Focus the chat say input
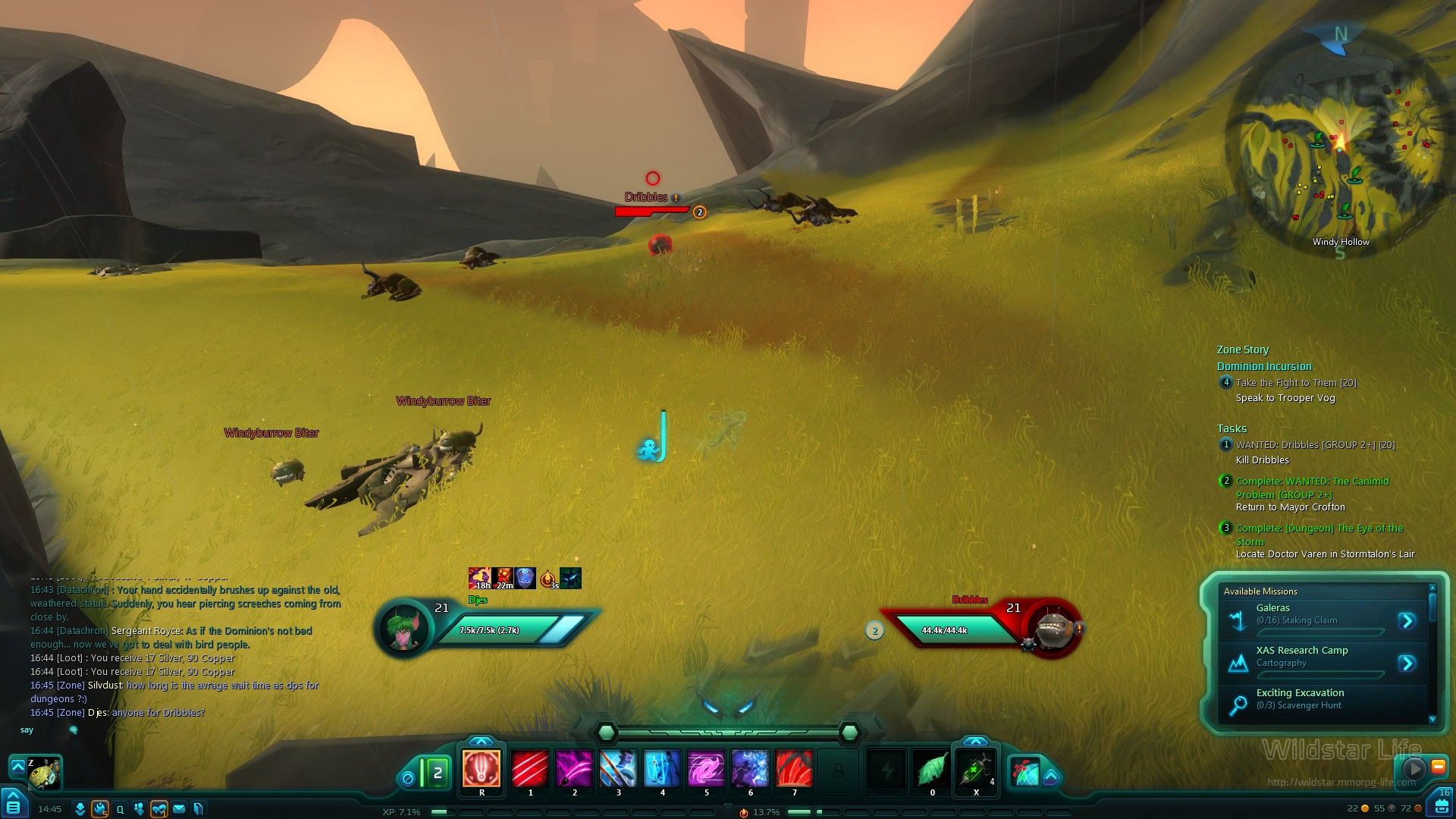 pyautogui.click(x=152, y=730)
